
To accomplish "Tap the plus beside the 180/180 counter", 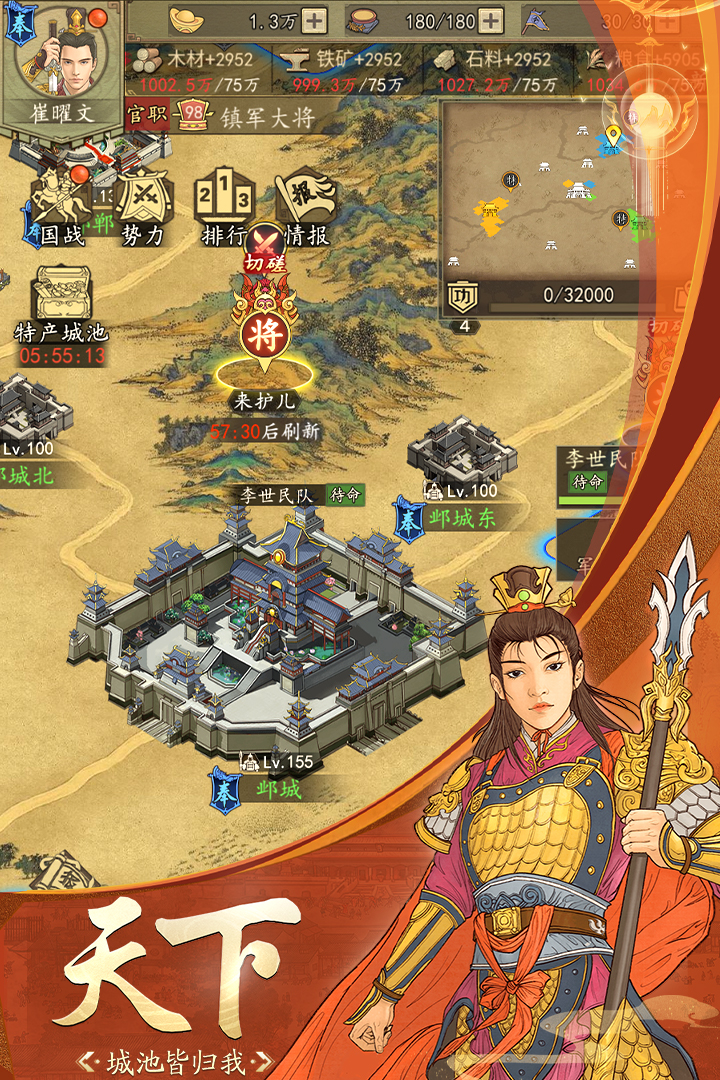I will [491, 20].
